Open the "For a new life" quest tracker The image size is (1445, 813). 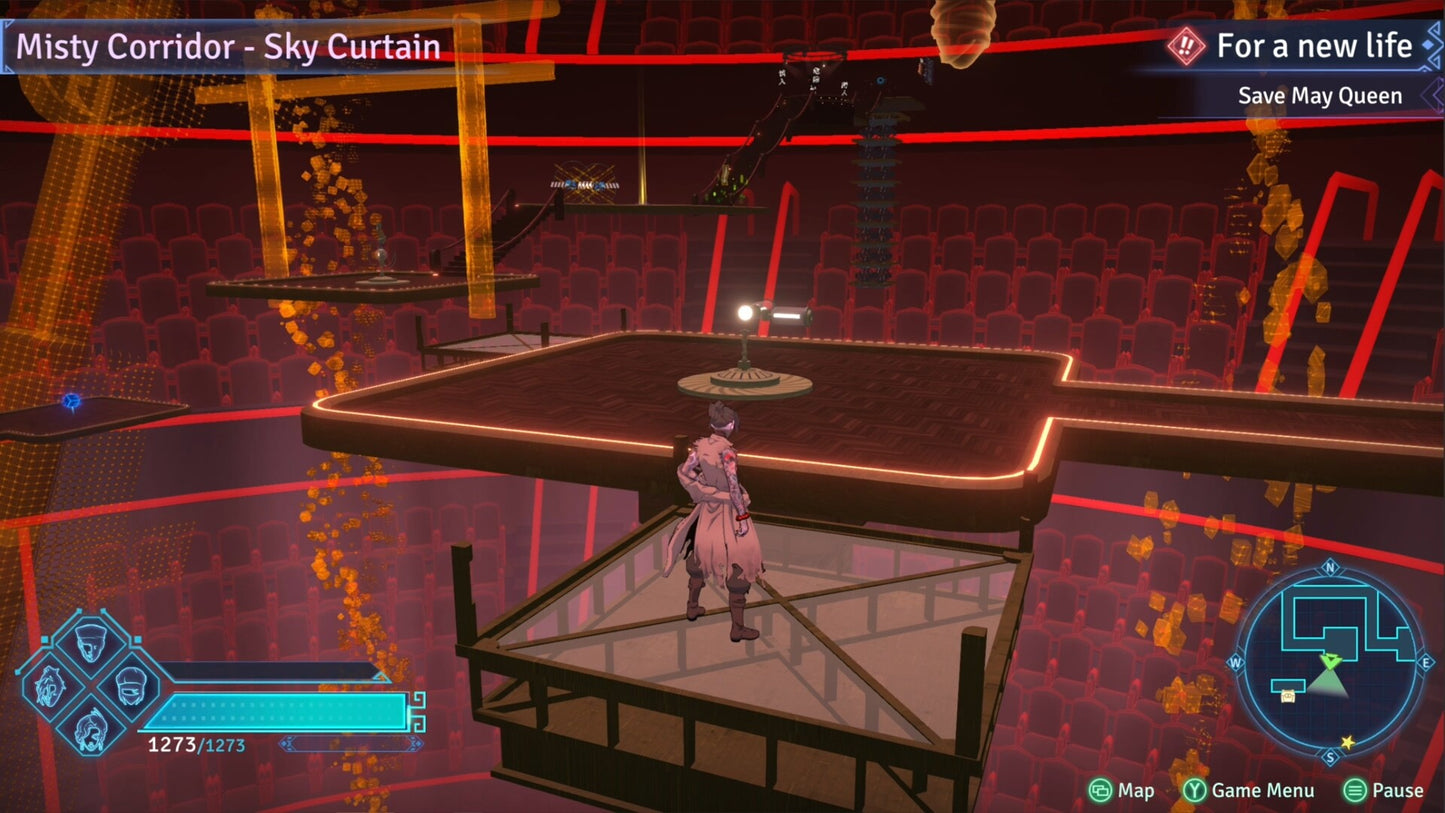(x=1313, y=46)
